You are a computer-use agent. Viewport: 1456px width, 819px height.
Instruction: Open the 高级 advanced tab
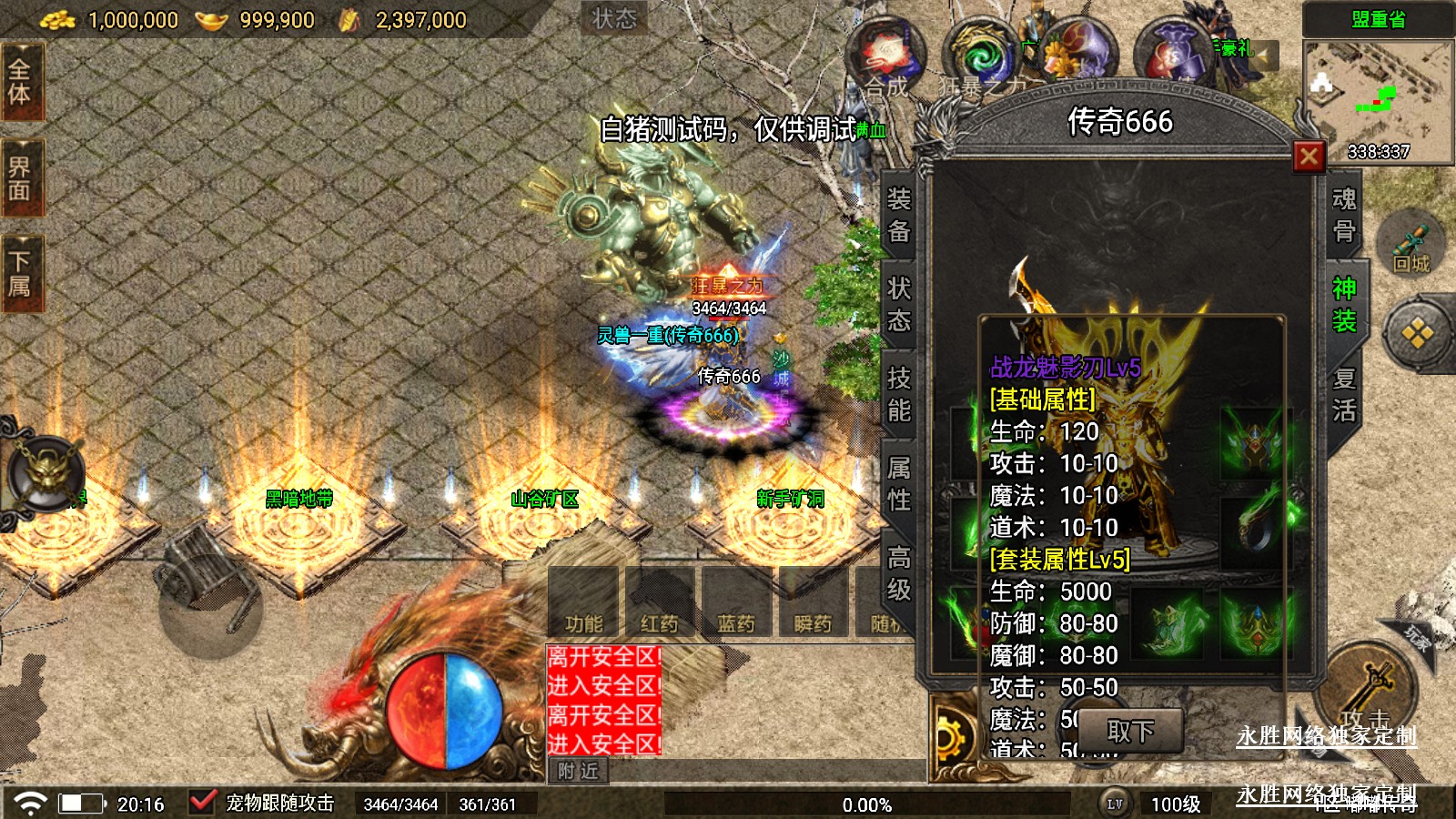pyautogui.click(x=899, y=573)
